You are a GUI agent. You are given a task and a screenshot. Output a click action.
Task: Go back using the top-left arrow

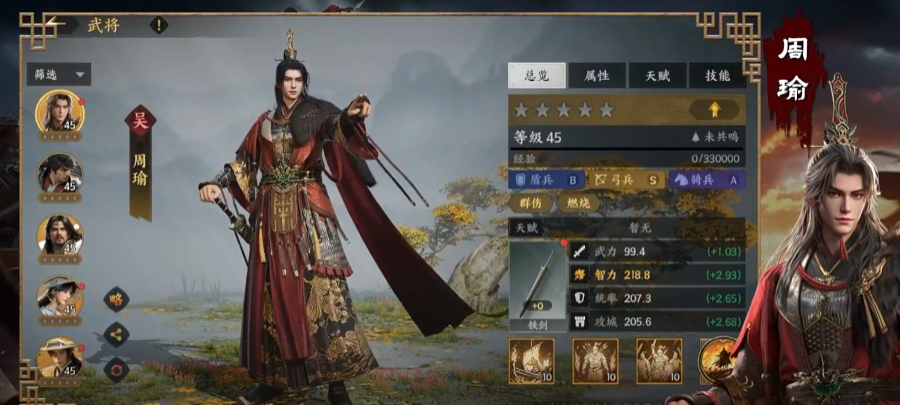tap(56, 23)
